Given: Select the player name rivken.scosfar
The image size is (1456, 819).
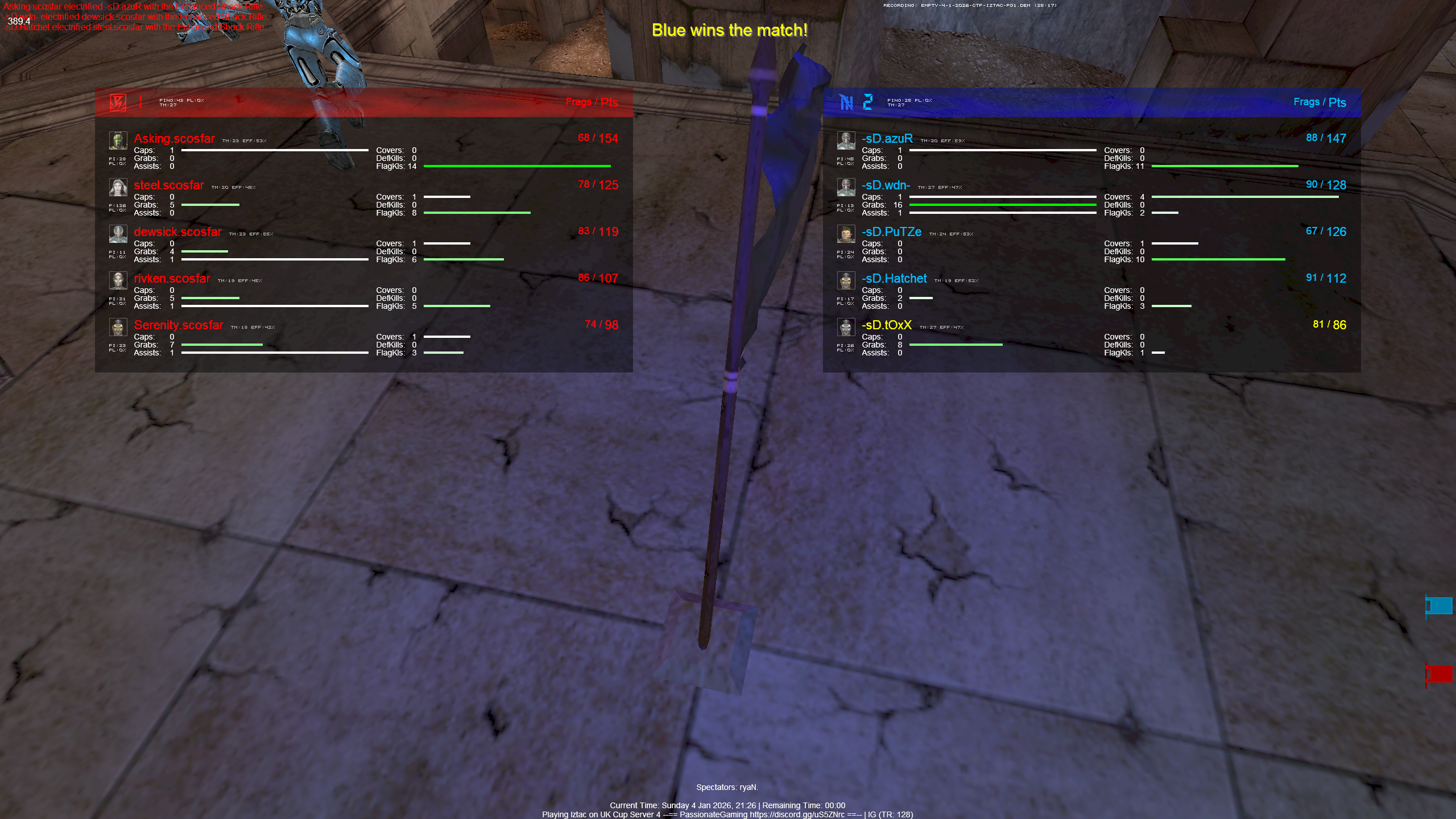Looking at the screenshot, I should click(x=172, y=279).
